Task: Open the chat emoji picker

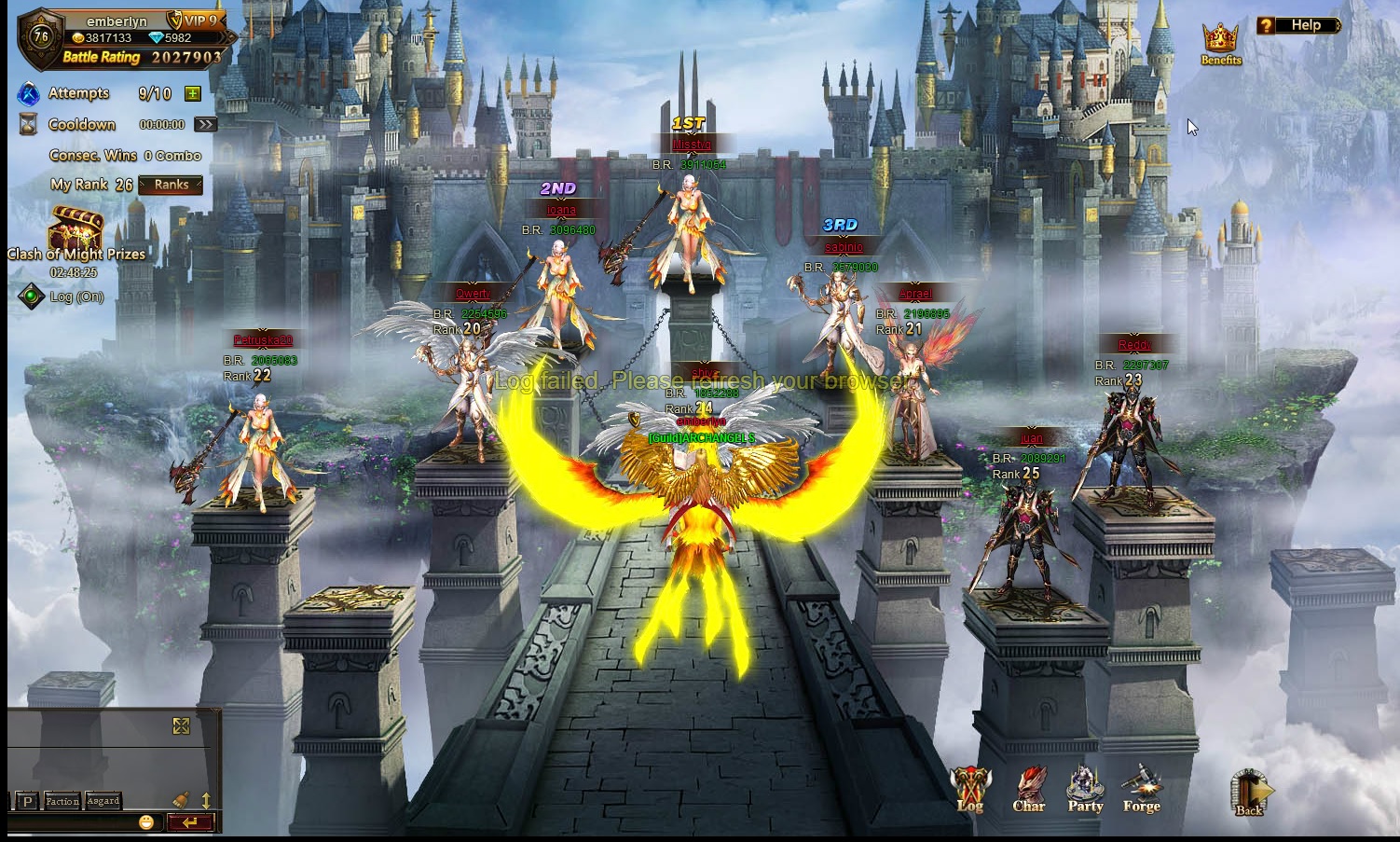Action: (x=146, y=821)
